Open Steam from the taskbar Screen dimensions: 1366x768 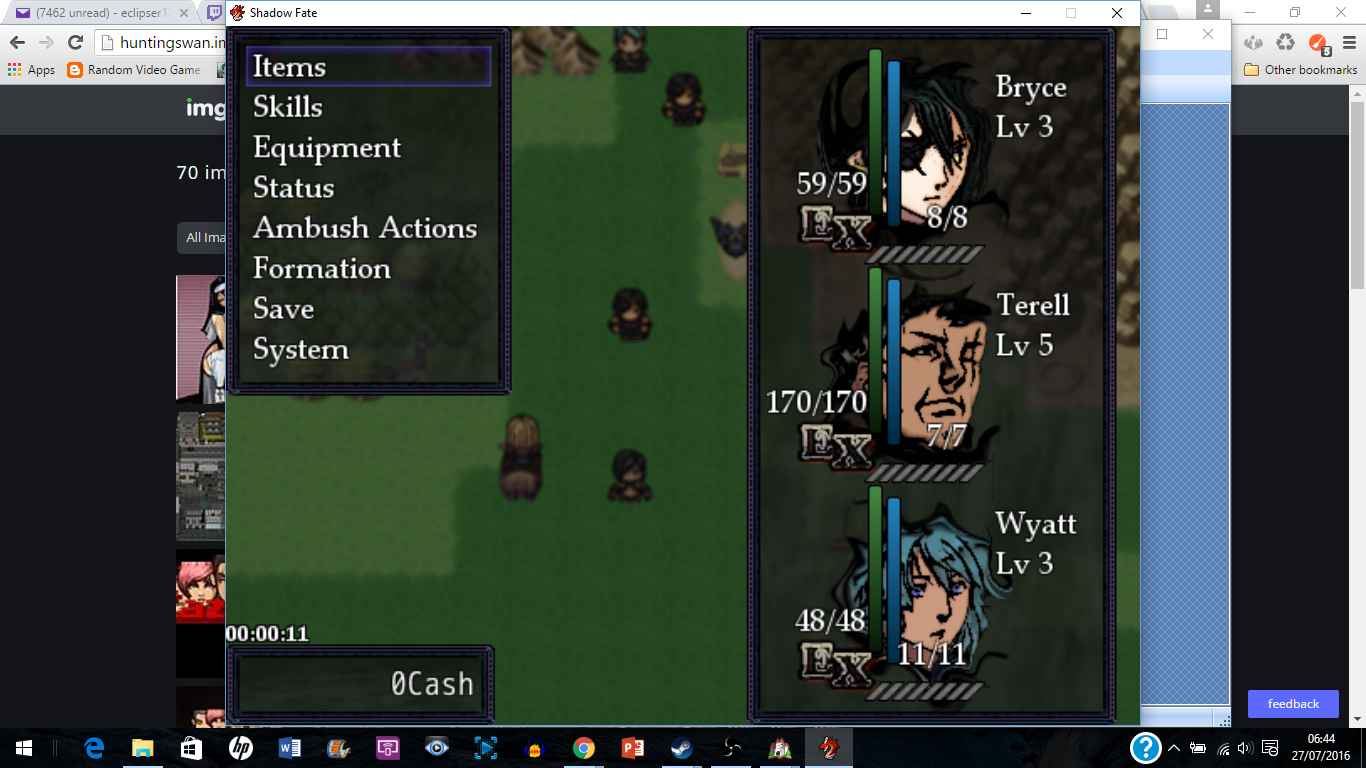pyautogui.click(x=681, y=747)
